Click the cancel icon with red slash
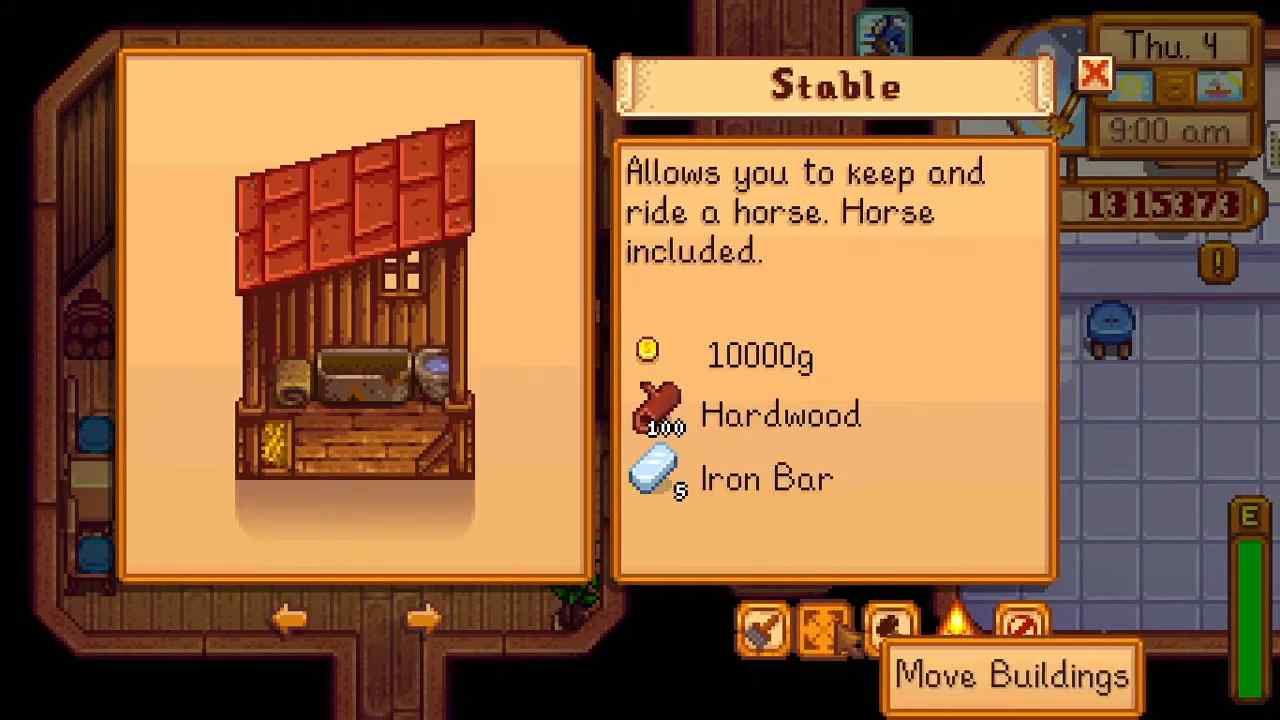Image resolution: width=1280 pixels, height=720 pixels. click(x=1021, y=627)
